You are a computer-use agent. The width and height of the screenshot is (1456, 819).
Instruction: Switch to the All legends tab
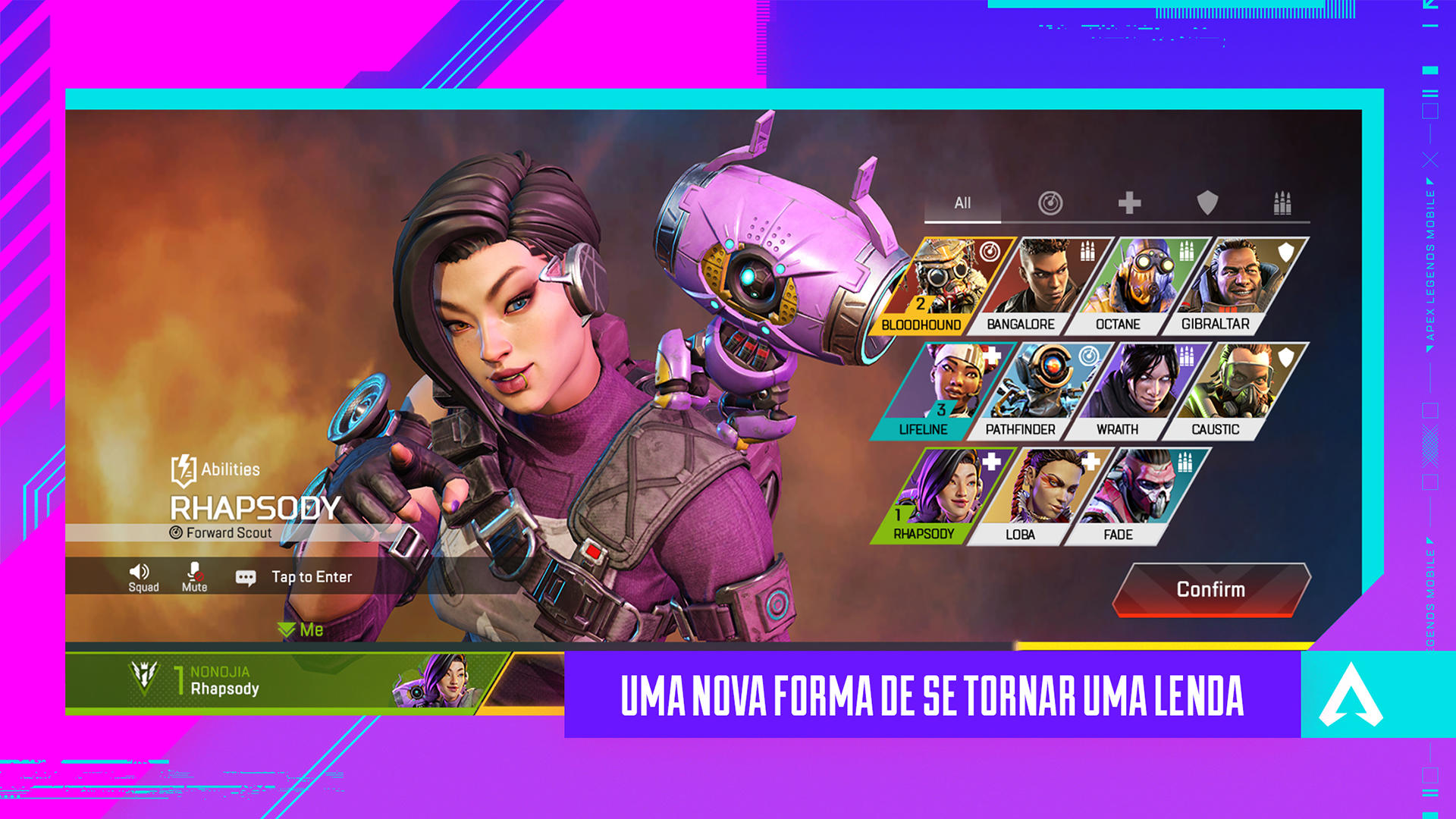(x=963, y=203)
